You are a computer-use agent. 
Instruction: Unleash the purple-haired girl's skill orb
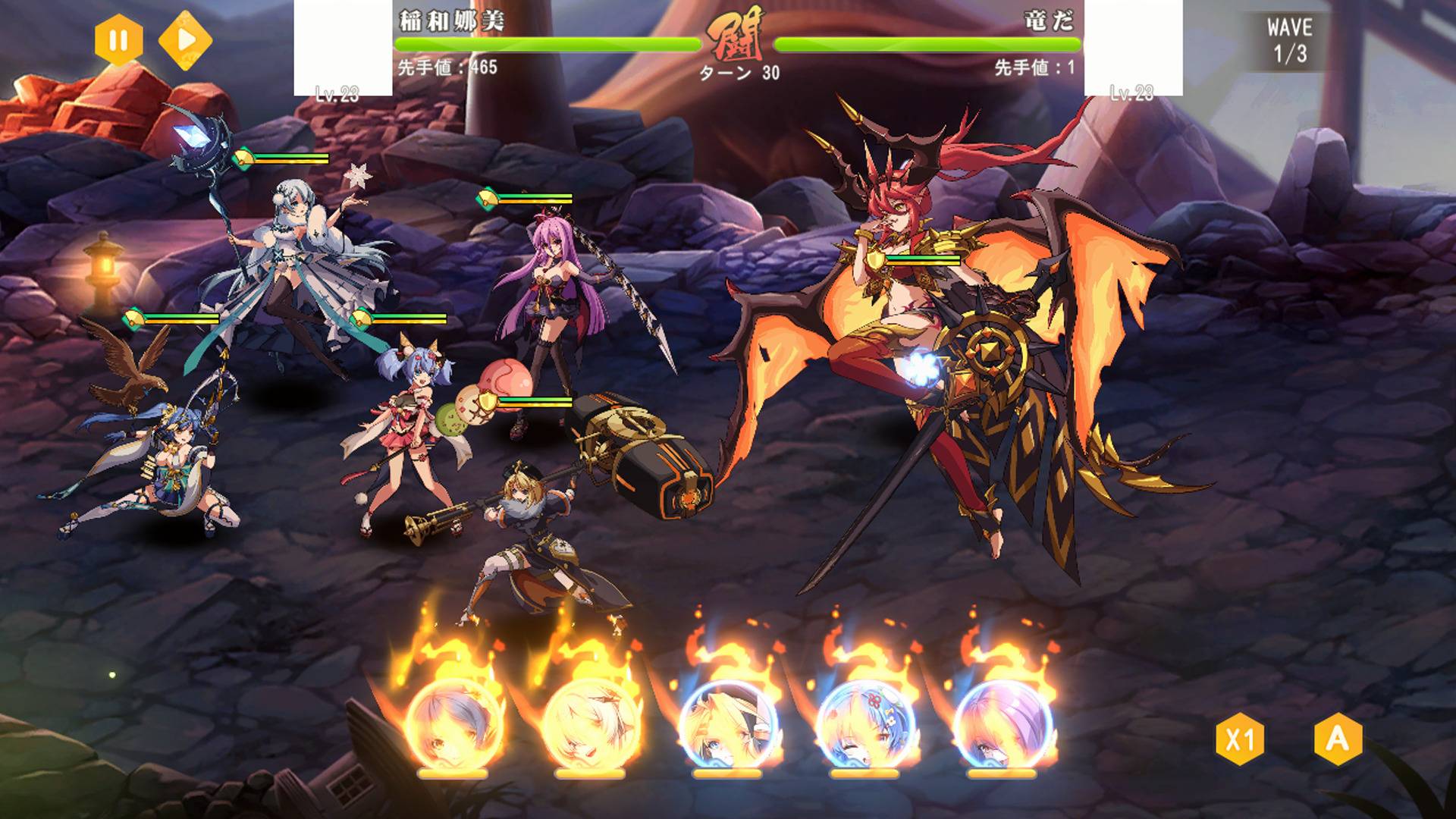tap(1003, 726)
